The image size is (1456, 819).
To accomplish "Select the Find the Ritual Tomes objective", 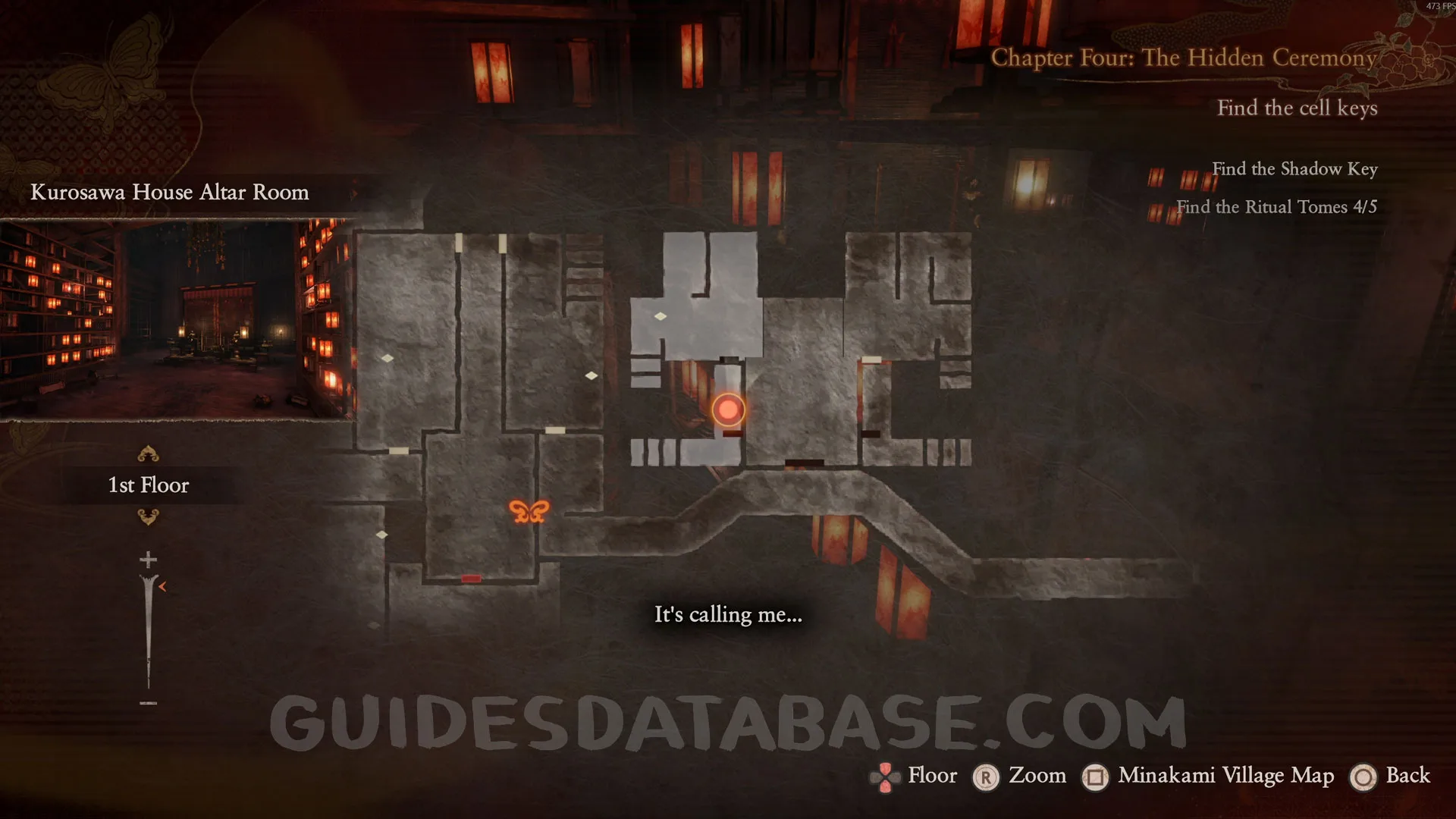I will 1276,207.
